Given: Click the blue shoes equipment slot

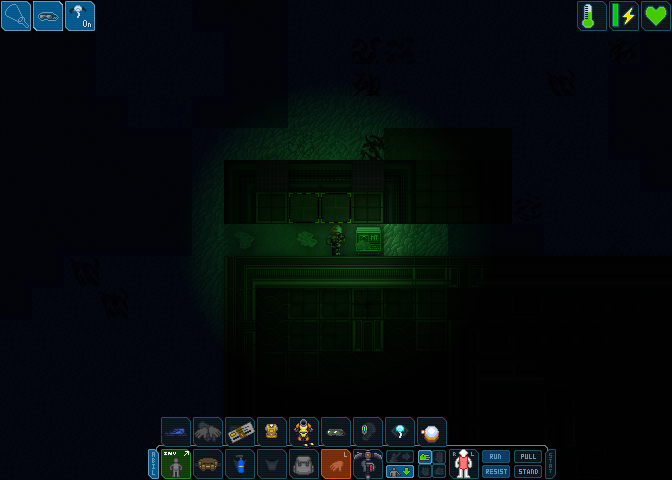Looking at the screenshot, I should coord(176,432).
